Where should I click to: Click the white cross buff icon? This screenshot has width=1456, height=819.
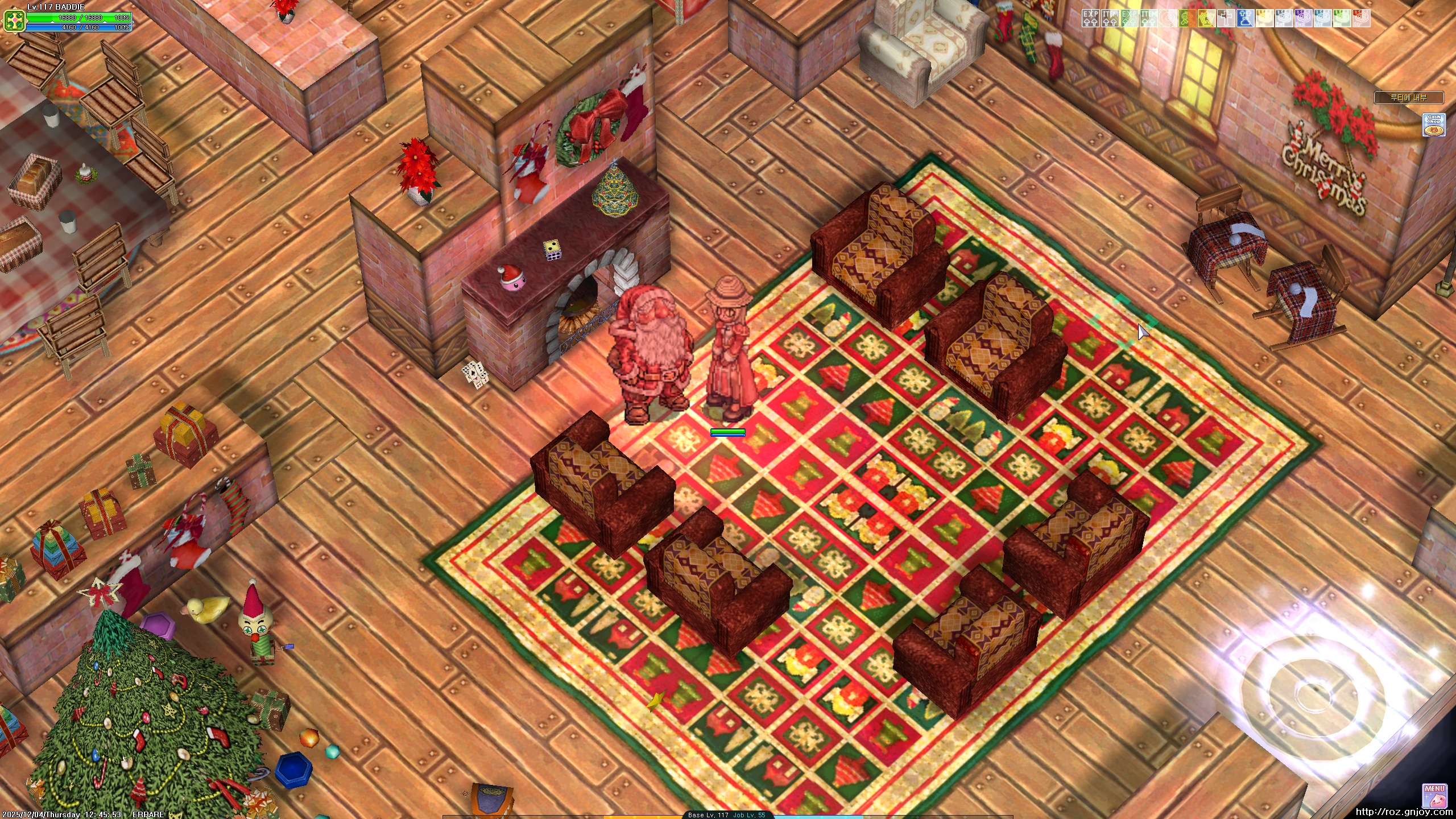pos(1226,18)
